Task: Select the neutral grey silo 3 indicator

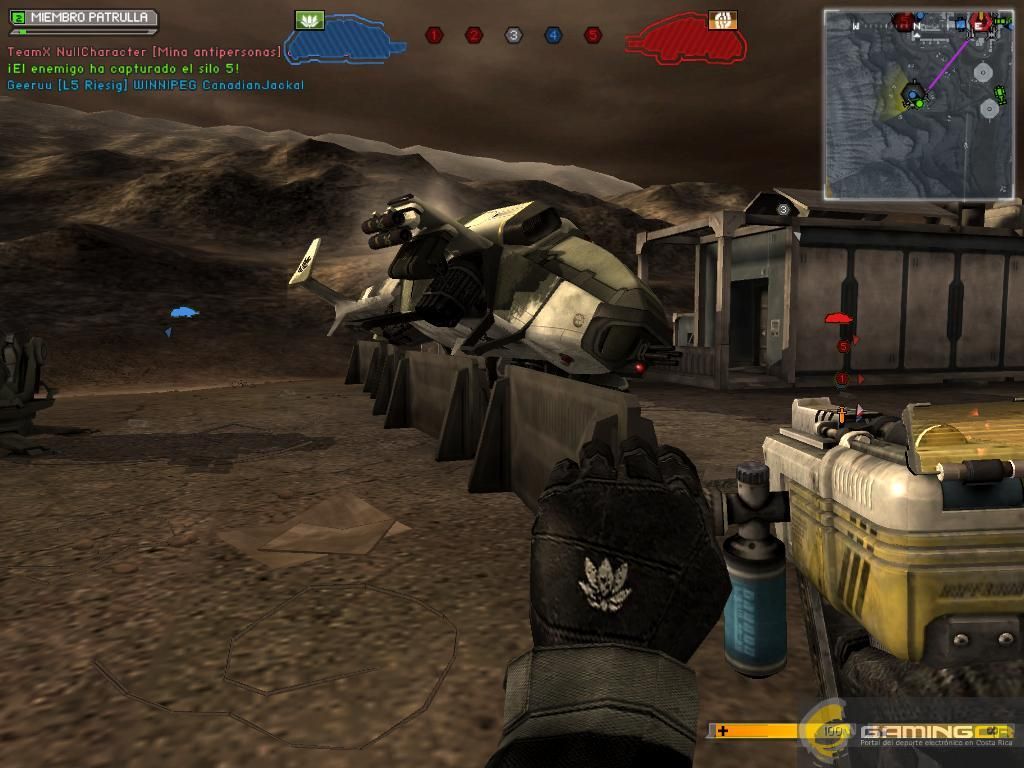Action: [513, 36]
